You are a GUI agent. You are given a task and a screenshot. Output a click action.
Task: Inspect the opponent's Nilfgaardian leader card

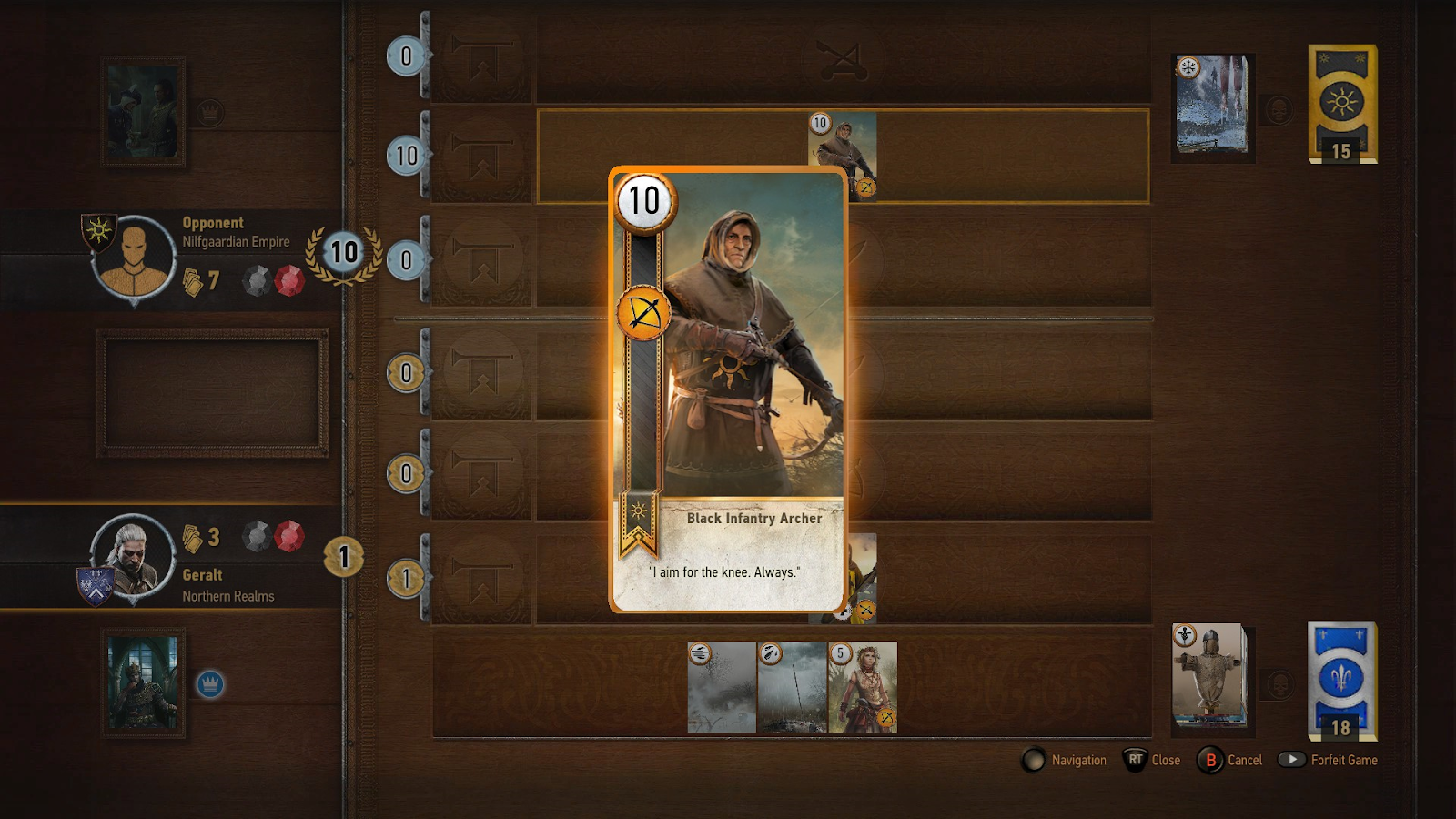[x=143, y=112]
